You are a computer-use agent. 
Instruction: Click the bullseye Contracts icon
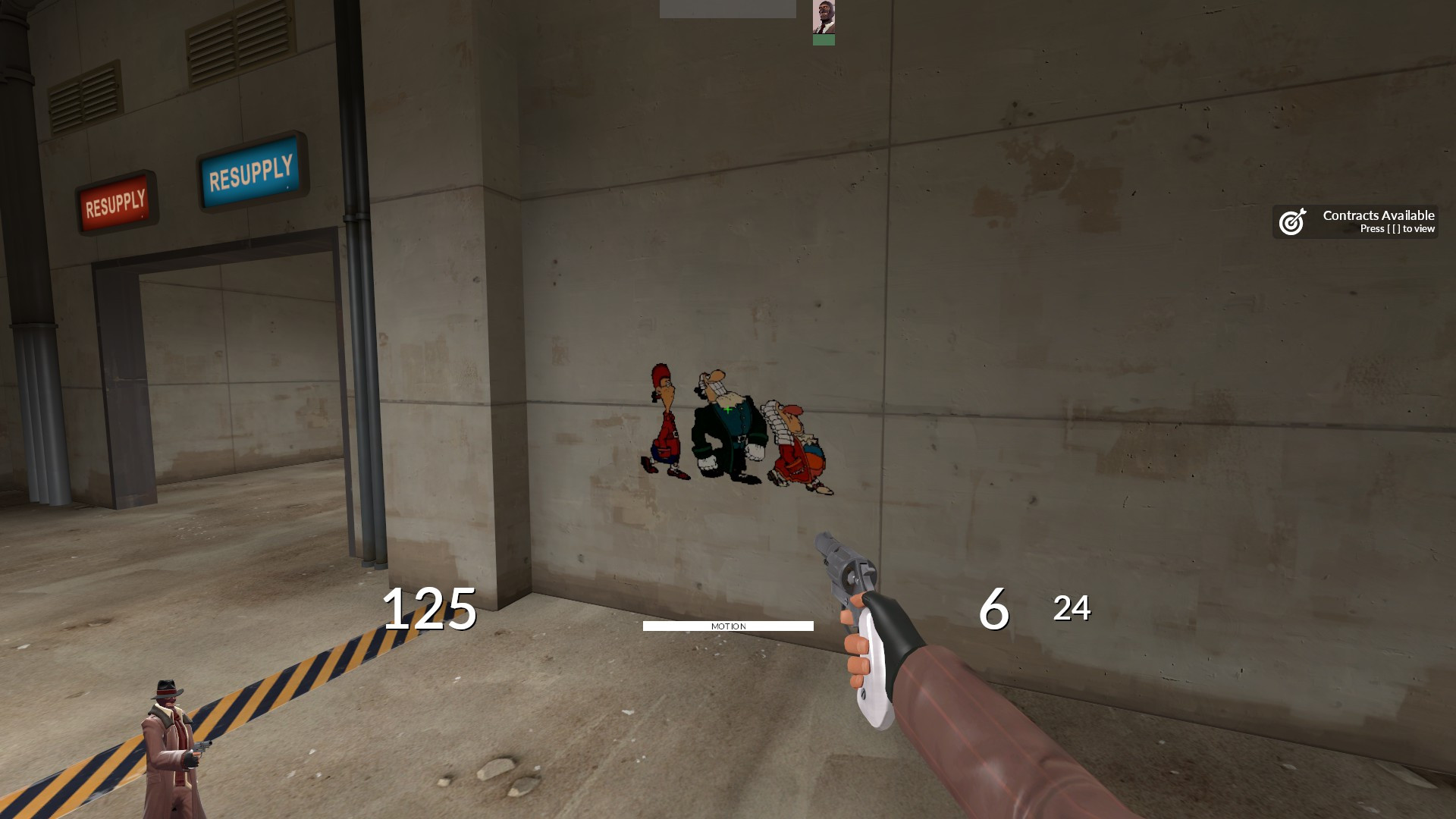point(1293,222)
